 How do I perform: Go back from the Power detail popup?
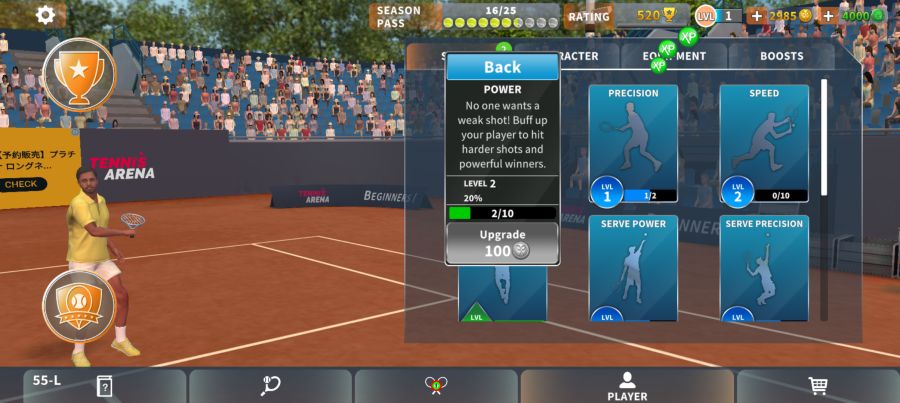pyautogui.click(x=502, y=67)
